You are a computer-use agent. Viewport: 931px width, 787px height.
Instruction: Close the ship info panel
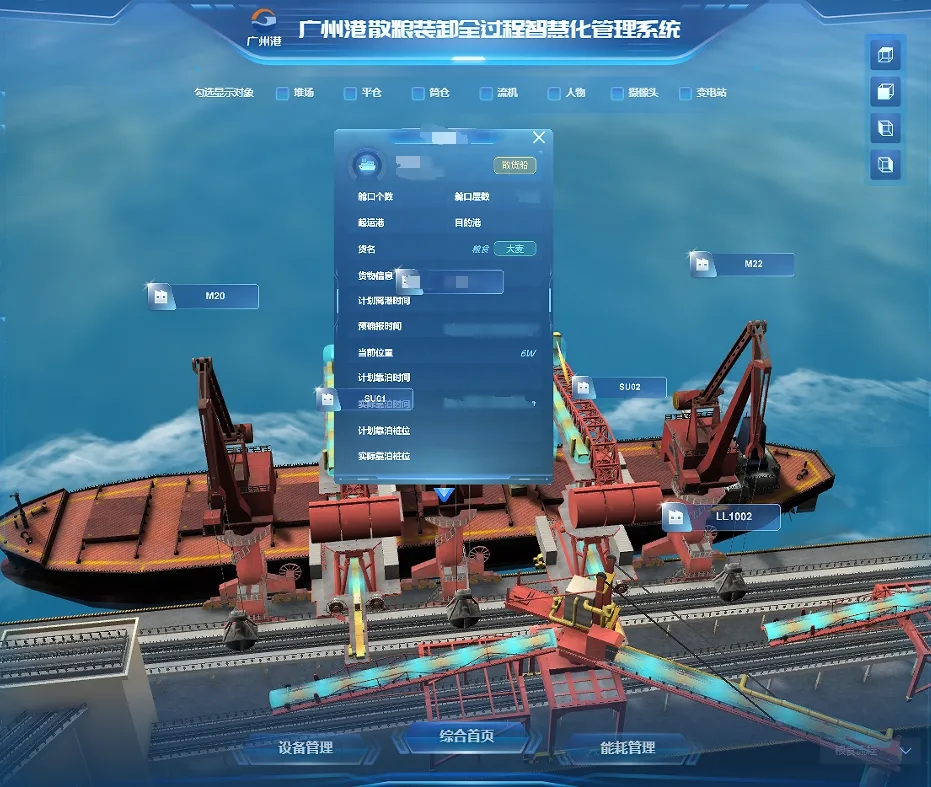pos(539,137)
